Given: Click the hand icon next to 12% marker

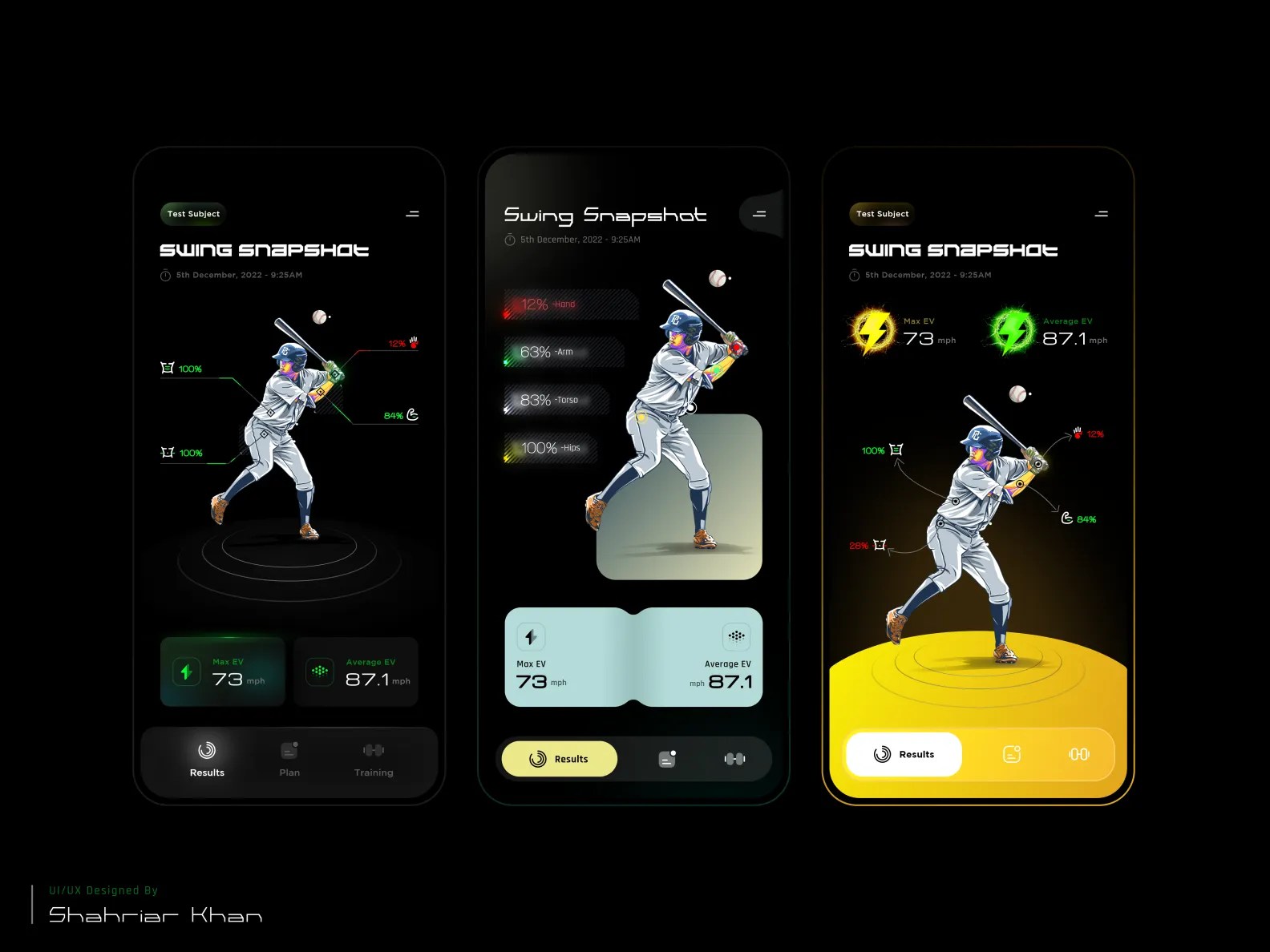Looking at the screenshot, I should 413,341.
